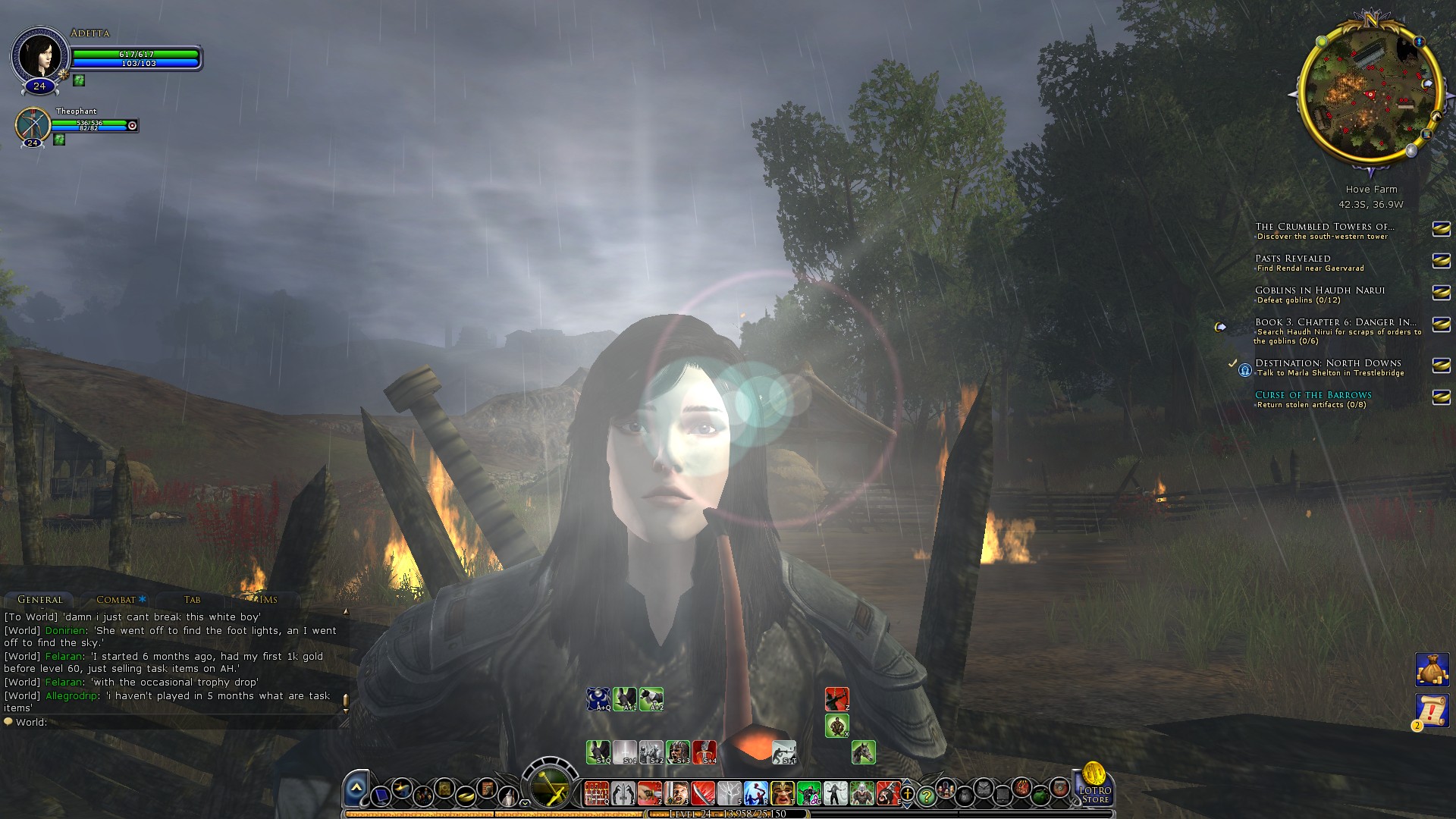Select the General chat tab

pyautogui.click(x=40, y=599)
